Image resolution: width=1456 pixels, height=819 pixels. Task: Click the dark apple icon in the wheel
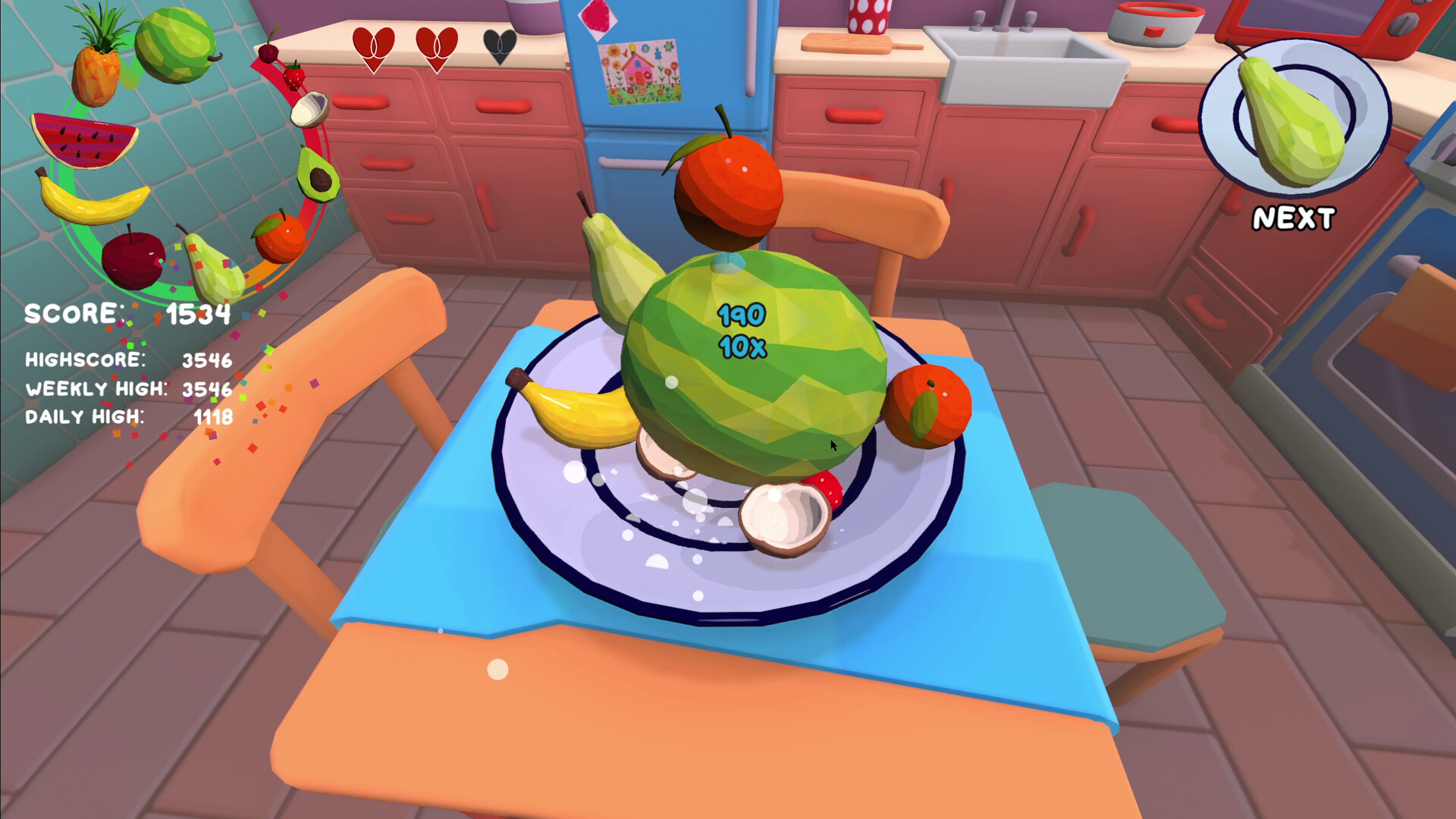pyautogui.click(x=133, y=258)
